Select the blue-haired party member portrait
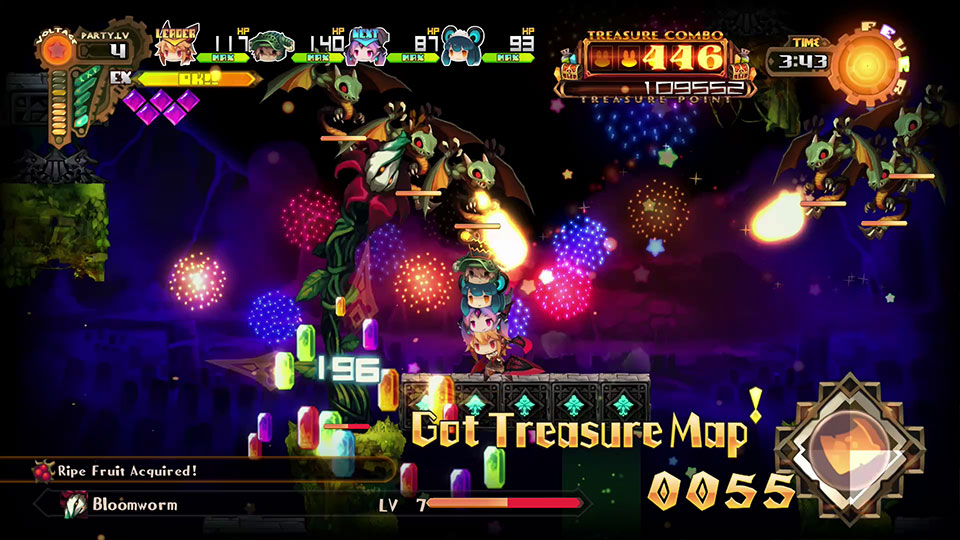 tap(459, 46)
